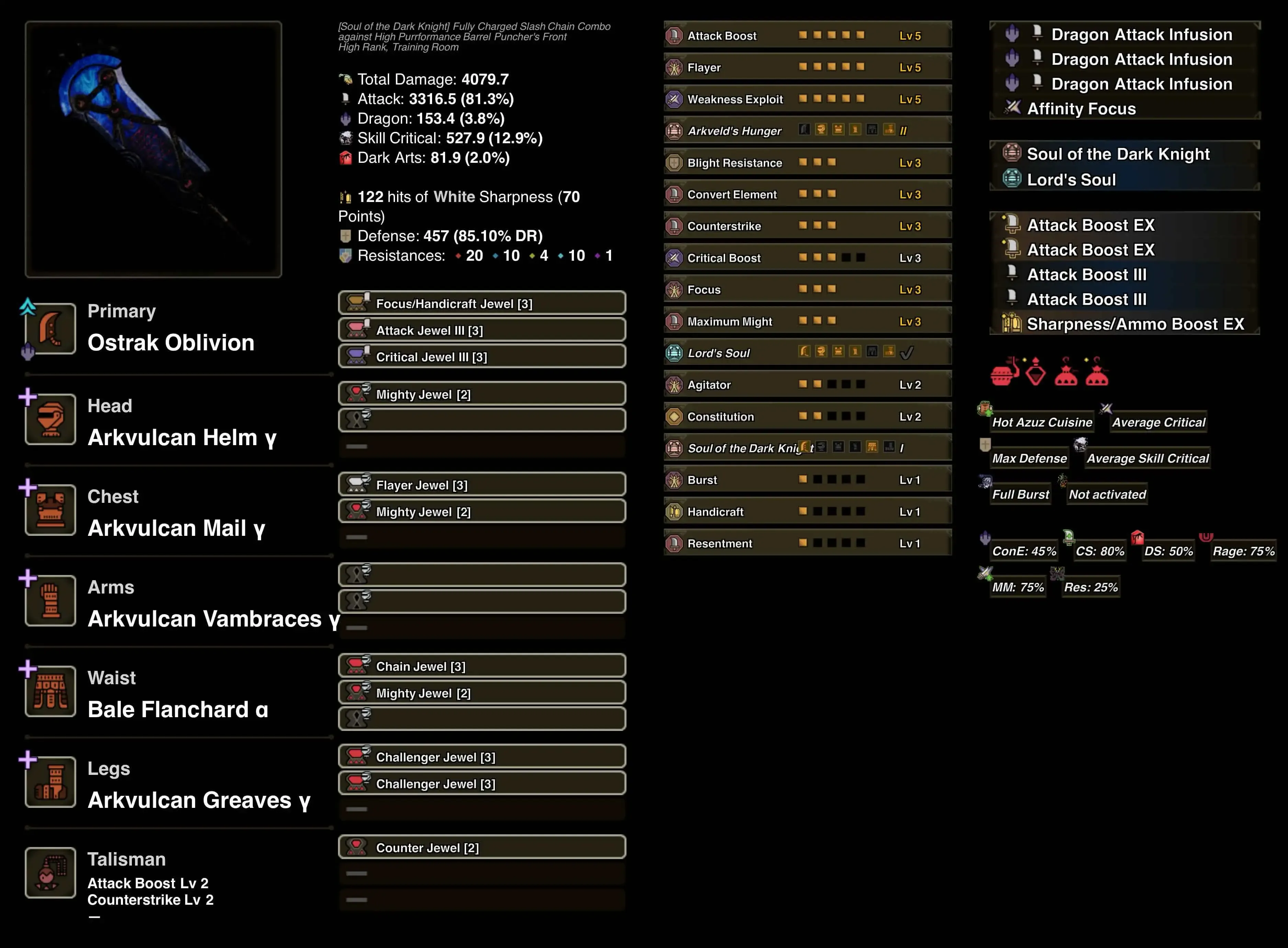Click the Arkvulcan Mail chest armor icon
Viewport: 1288px width, 948px height.
(x=50, y=510)
